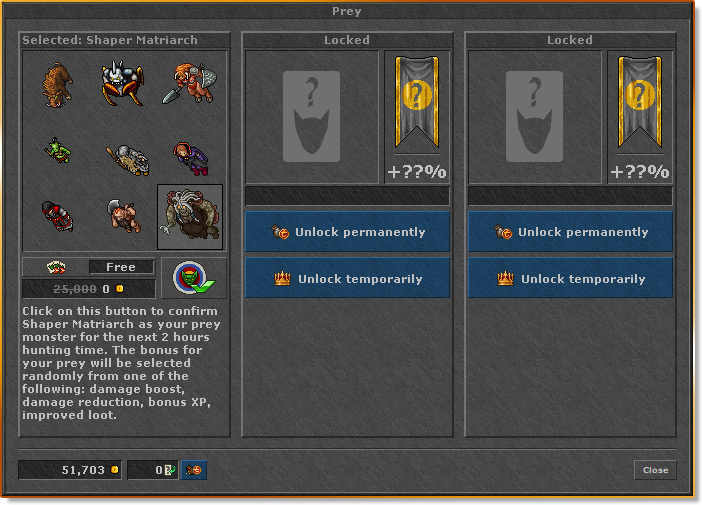Reroll the prey list with the Free button

[121, 267]
